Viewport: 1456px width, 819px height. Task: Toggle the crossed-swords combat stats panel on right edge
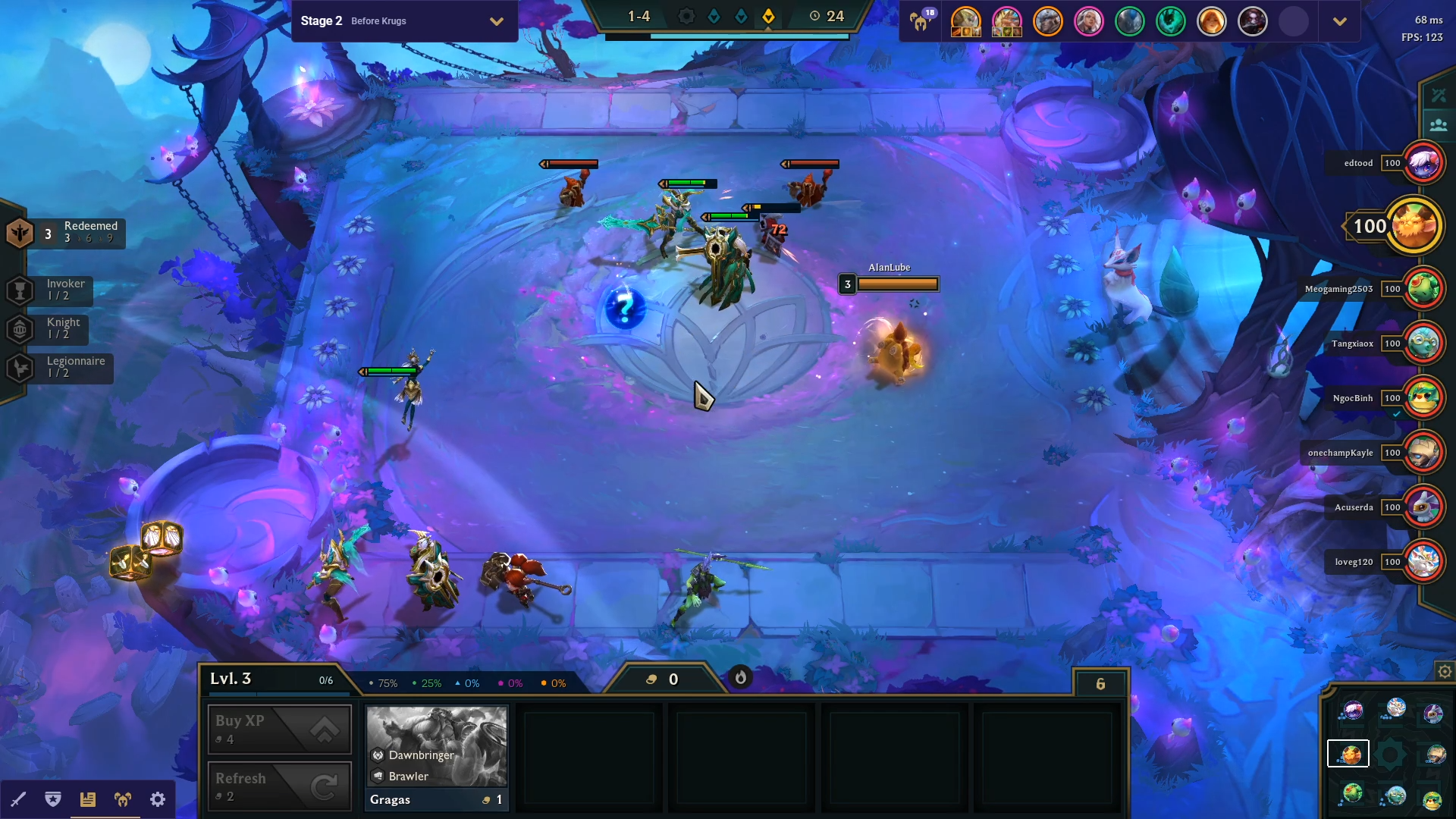coord(1439,94)
